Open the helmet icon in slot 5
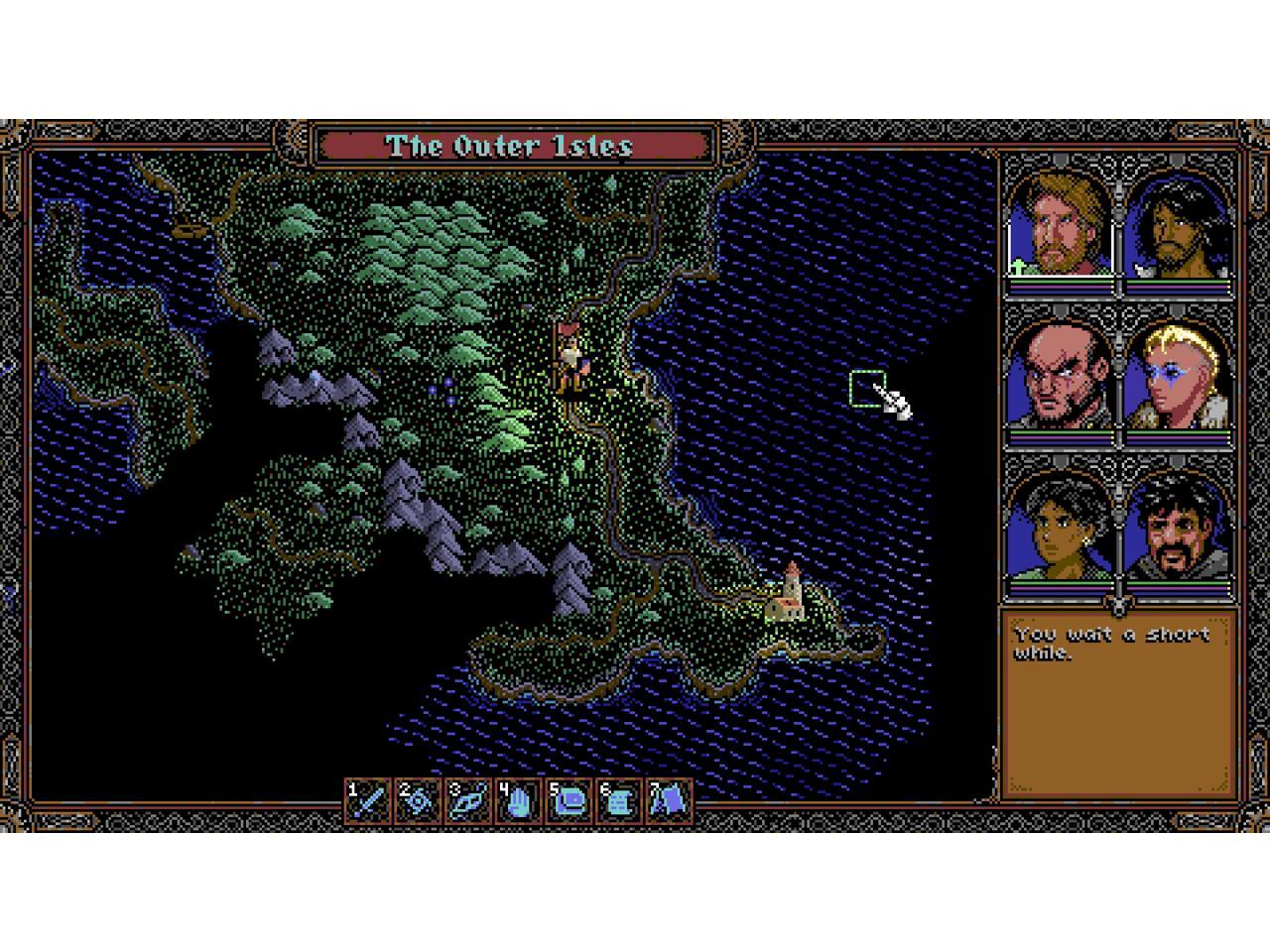The image size is (1270, 952). 570,800
